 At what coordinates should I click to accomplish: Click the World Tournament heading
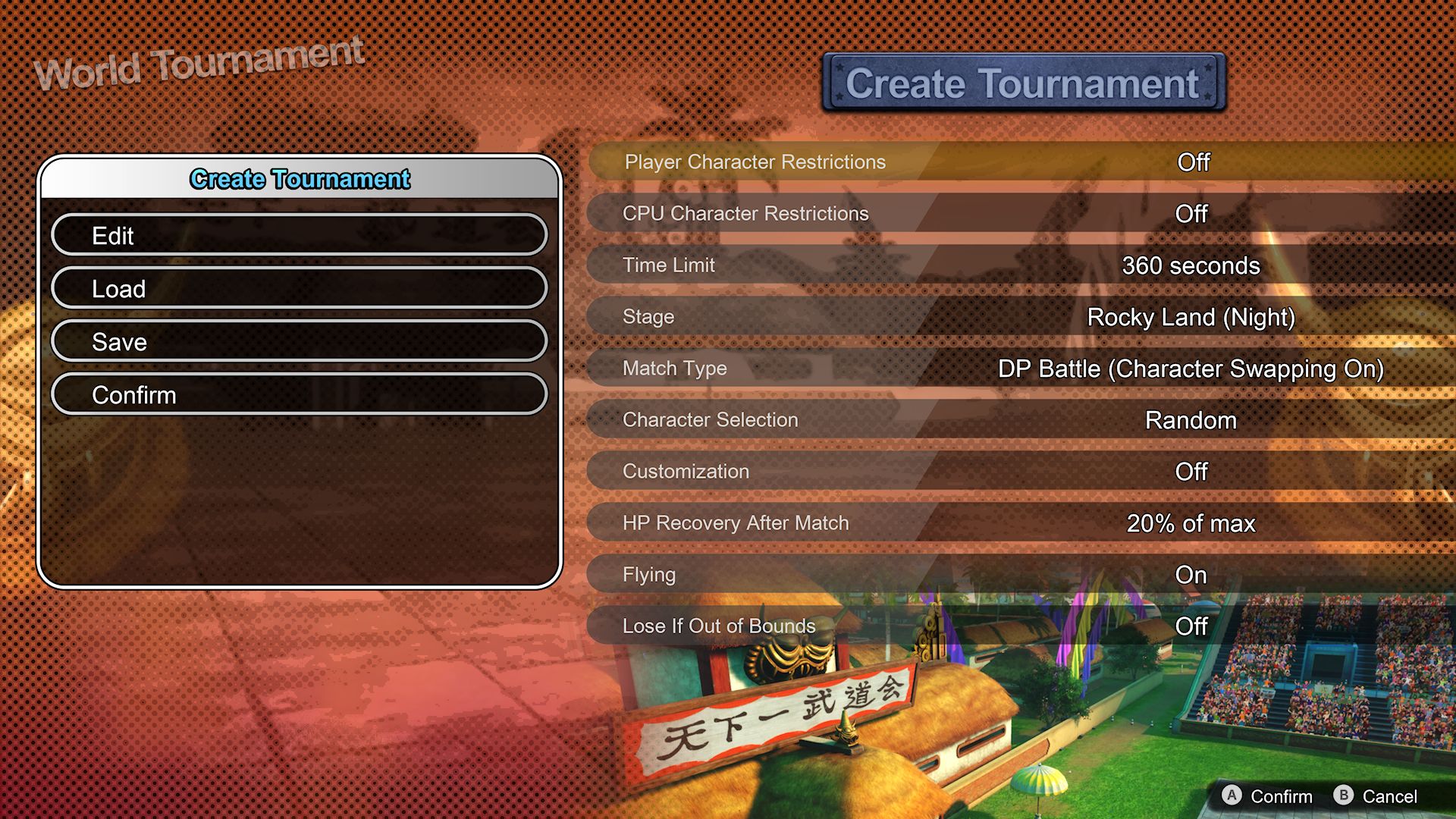[200, 61]
